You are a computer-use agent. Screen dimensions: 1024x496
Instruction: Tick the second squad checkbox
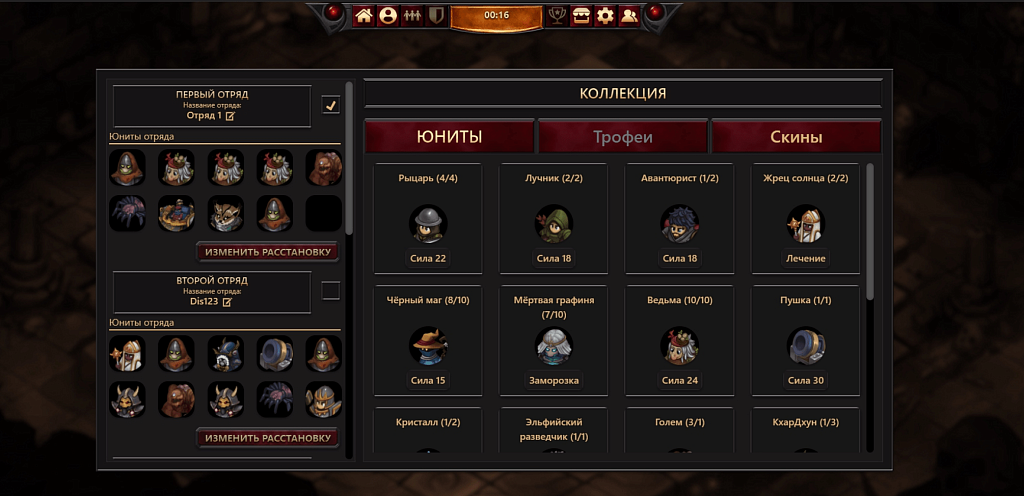pos(331,290)
